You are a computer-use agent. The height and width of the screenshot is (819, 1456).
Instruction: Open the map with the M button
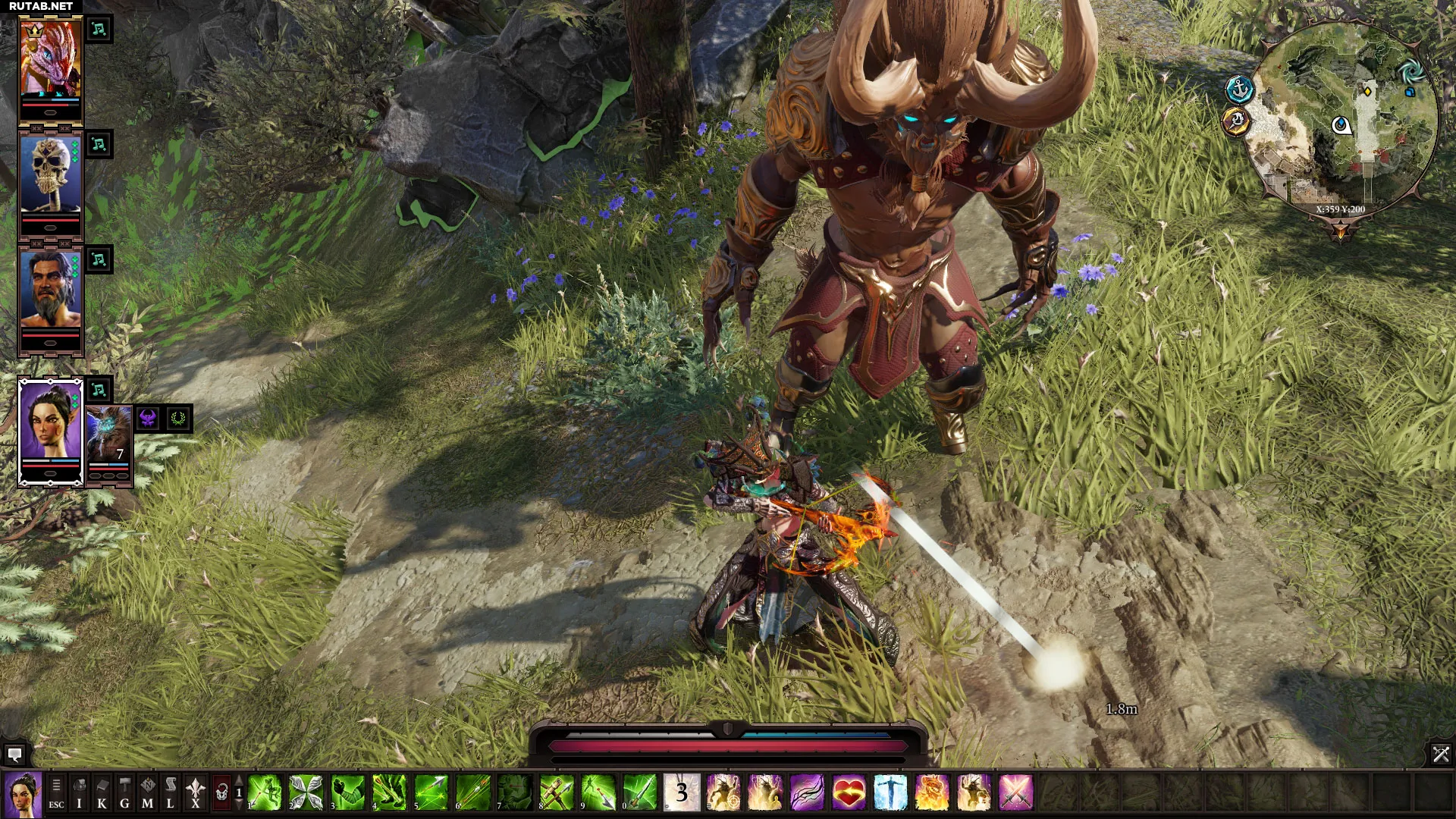coord(147,793)
